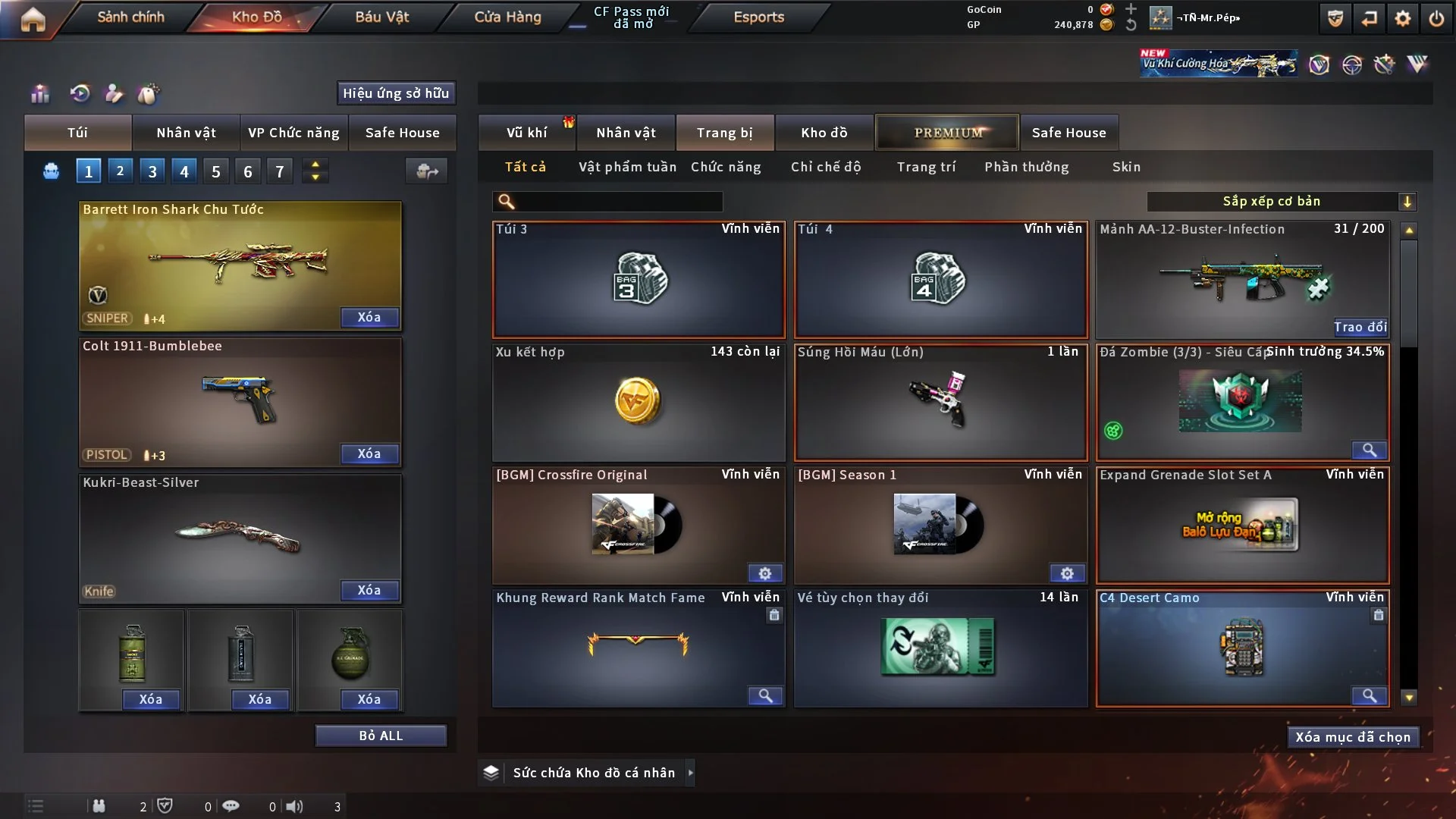1456x819 pixels.
Task: Switch to the Esports section
Action: coord(758,17)
